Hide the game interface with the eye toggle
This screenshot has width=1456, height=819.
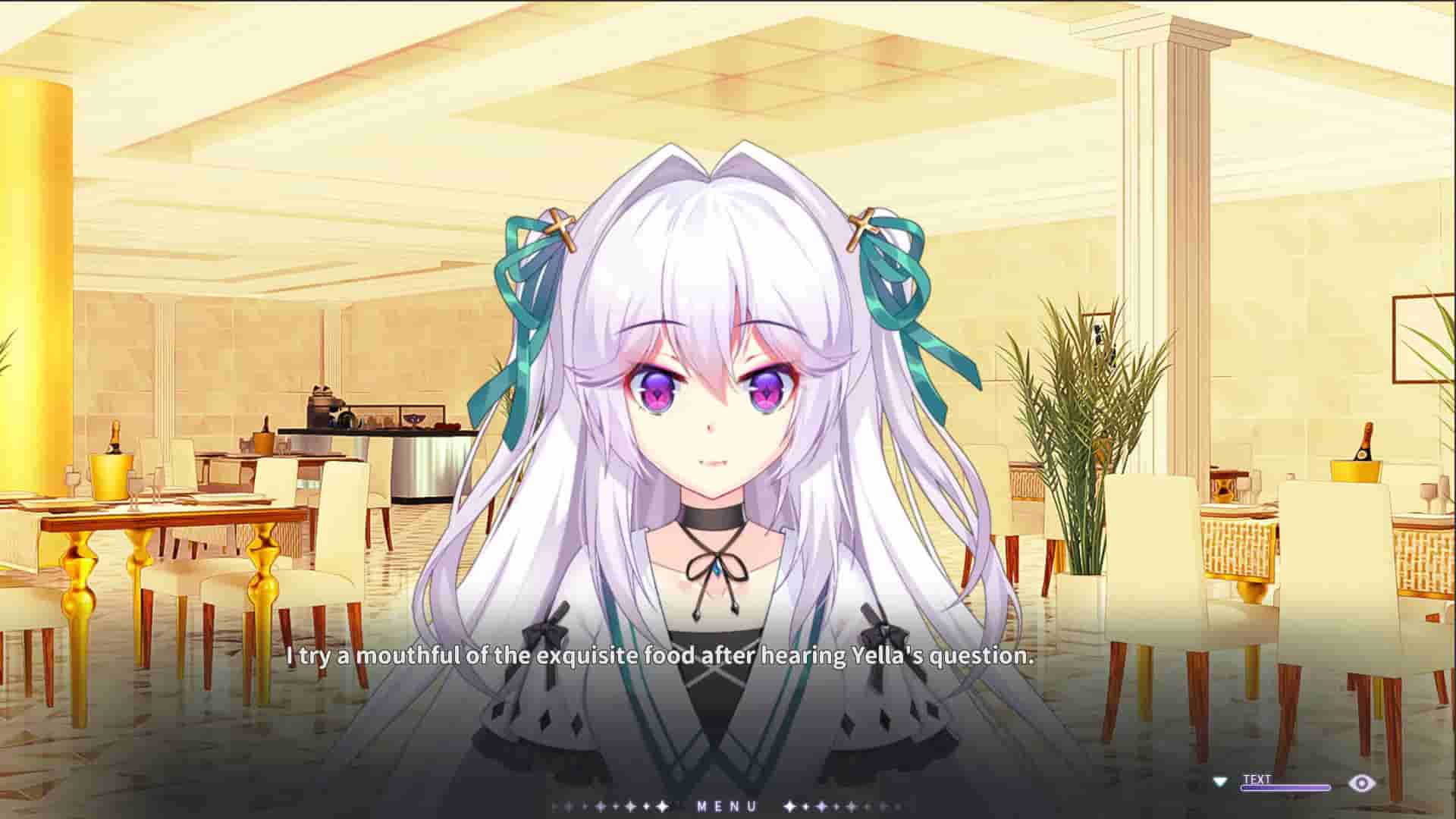pos(1362,783)
